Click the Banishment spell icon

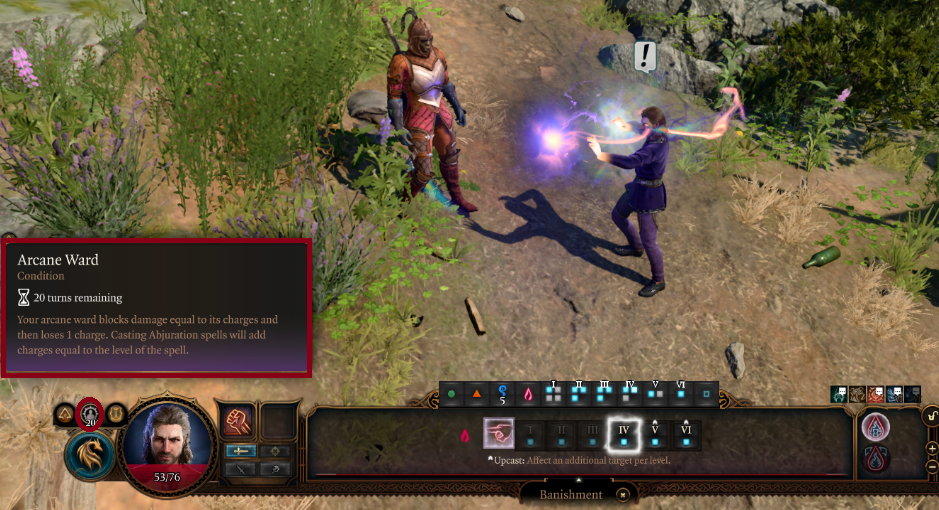point(499,433)
